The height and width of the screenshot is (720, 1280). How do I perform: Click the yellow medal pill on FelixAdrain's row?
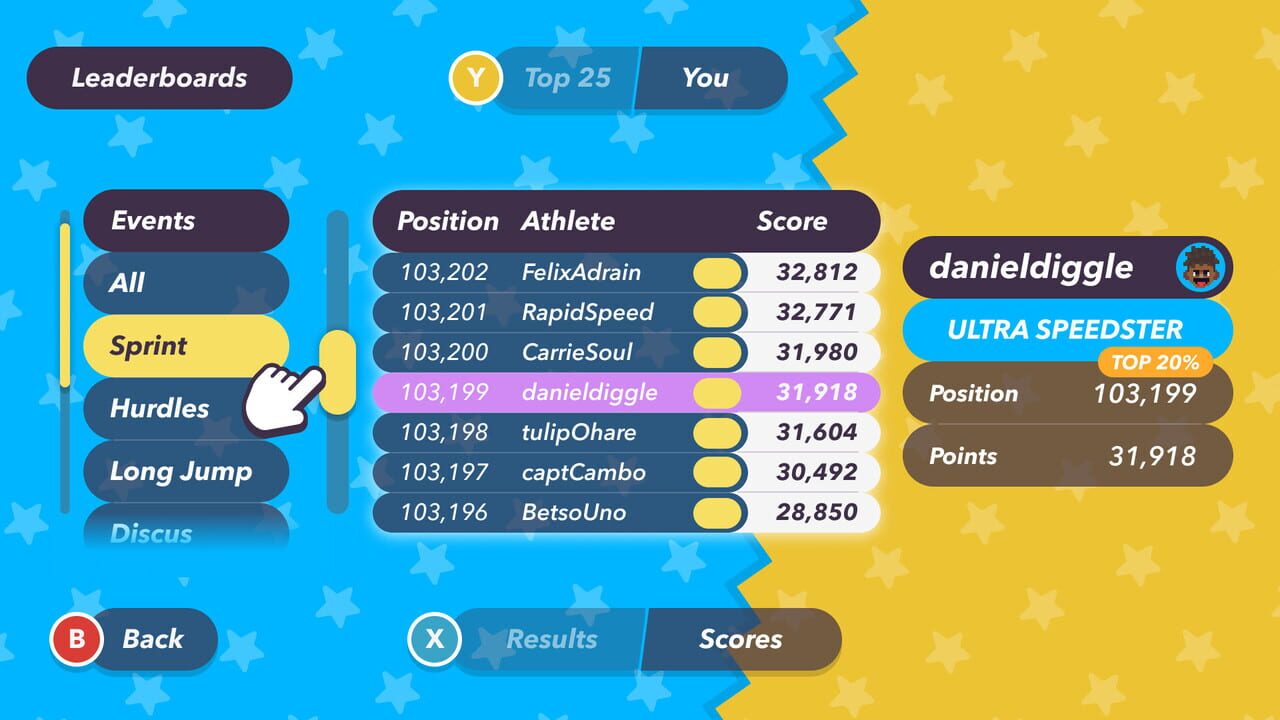(x=716, y=272)
